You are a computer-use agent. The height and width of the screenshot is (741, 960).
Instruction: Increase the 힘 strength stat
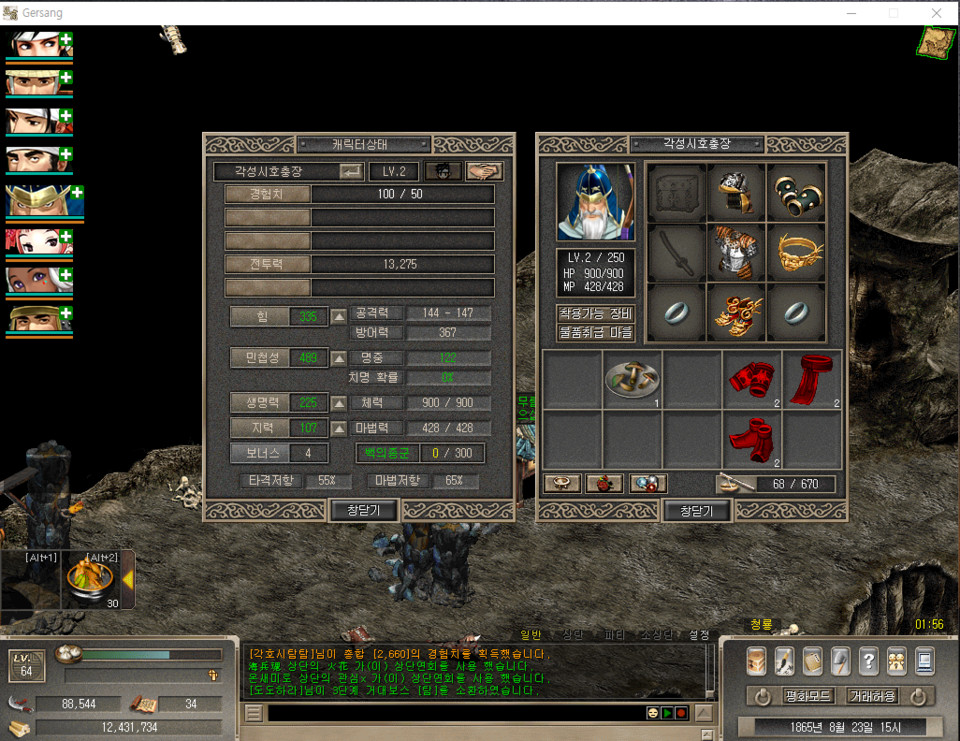click(x=339, y=317)
